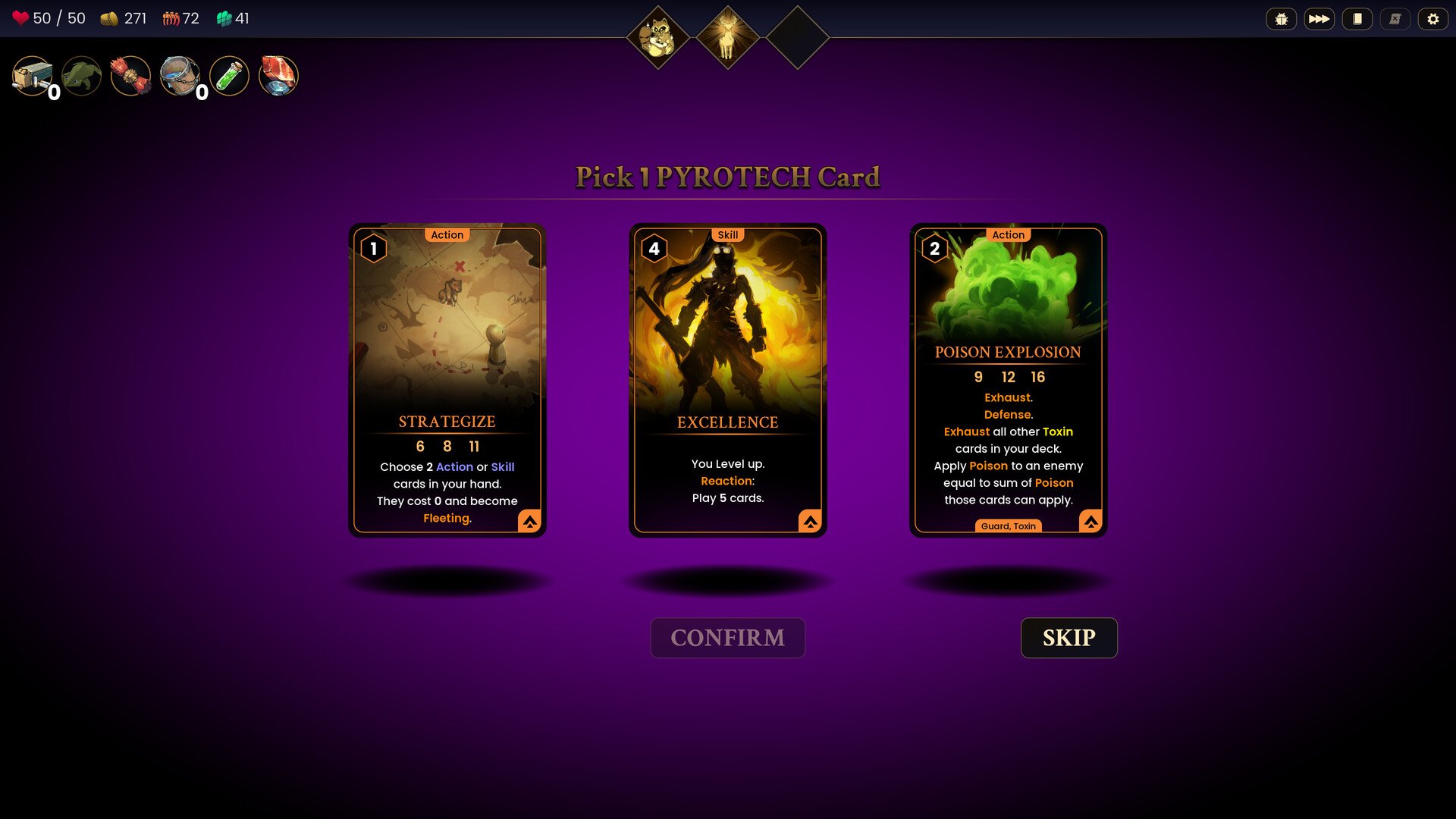Viewport: 1456px width, 819px height.
Task: Choose the Excellence skill card
Action: (x=727, y=379)
